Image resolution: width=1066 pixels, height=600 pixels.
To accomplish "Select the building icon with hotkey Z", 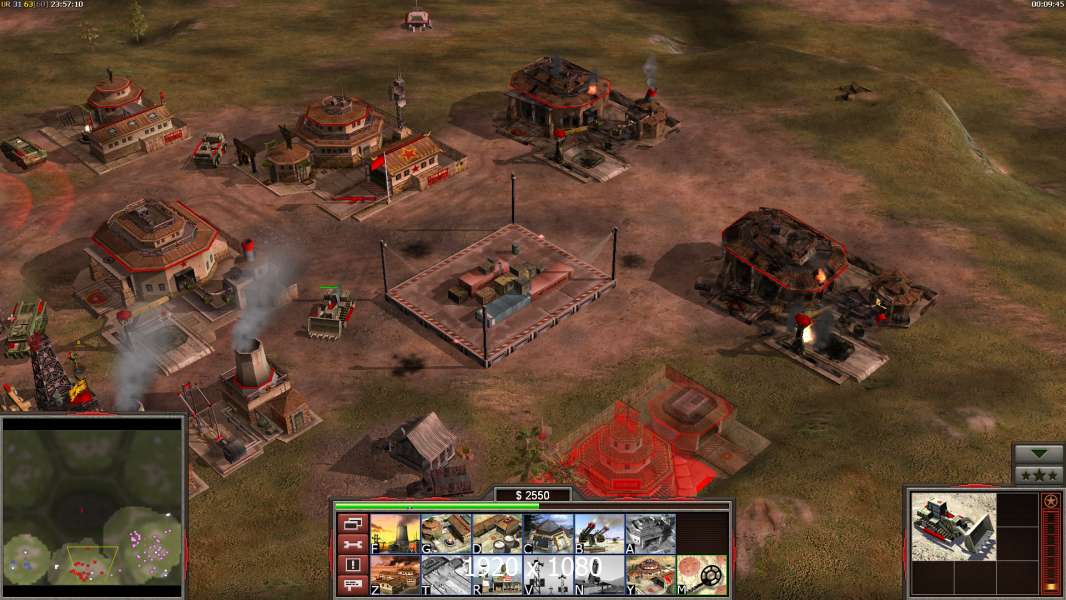I will 395,575.
